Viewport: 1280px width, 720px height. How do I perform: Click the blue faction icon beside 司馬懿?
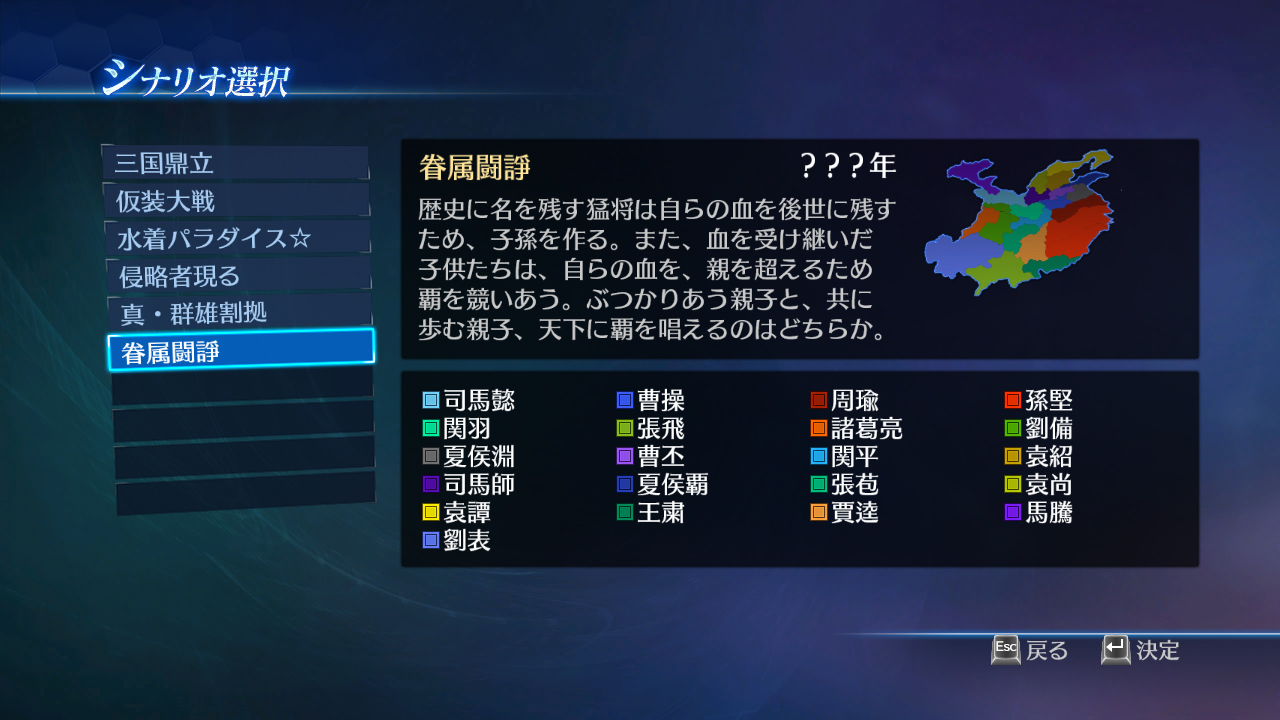[x=433, y=400]
